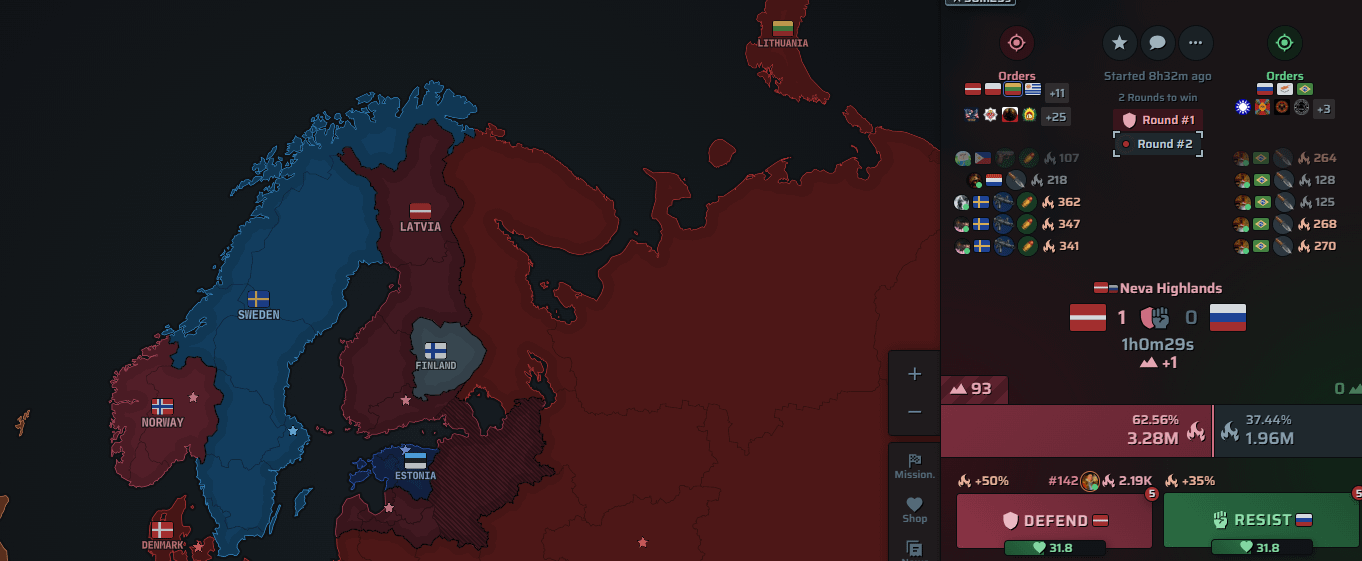
Task: Expand the +3 attacker orders list
Action: [1323, 108]
